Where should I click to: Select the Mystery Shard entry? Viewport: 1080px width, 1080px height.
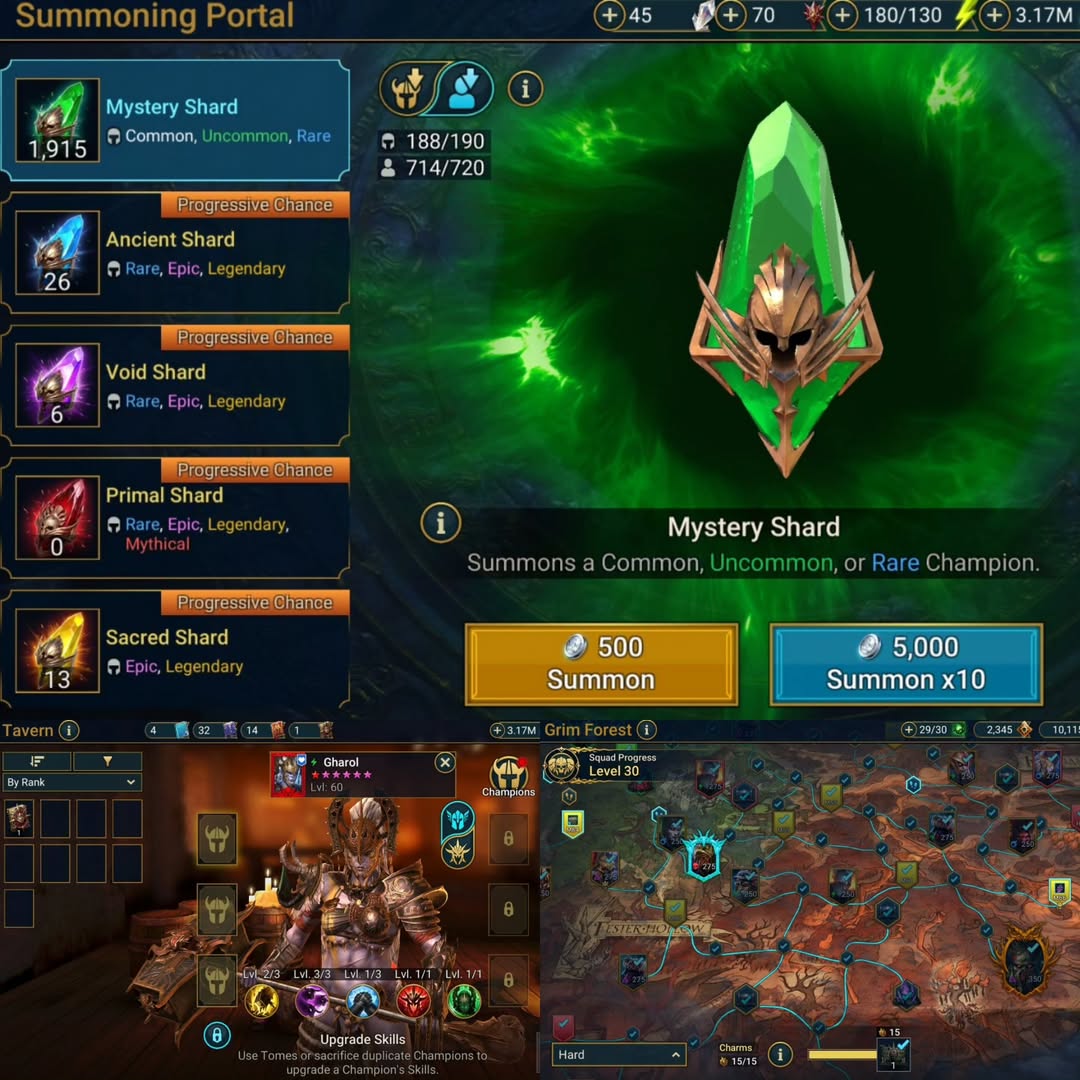click(x=175, y=121)
